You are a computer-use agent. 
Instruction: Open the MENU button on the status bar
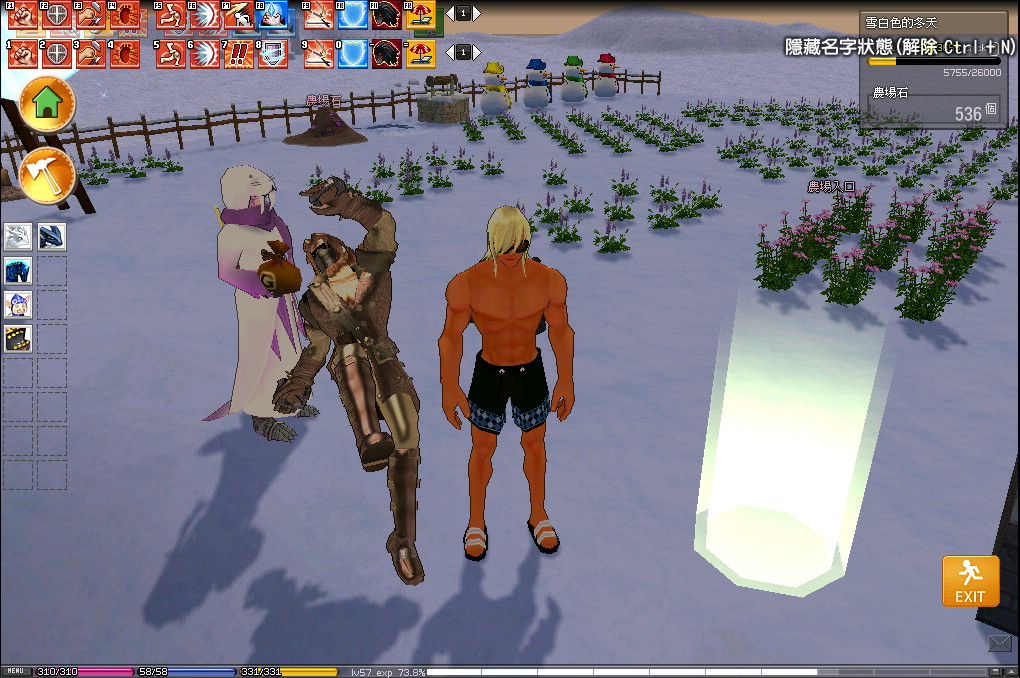pyautogui.click(x=15, y=671)
